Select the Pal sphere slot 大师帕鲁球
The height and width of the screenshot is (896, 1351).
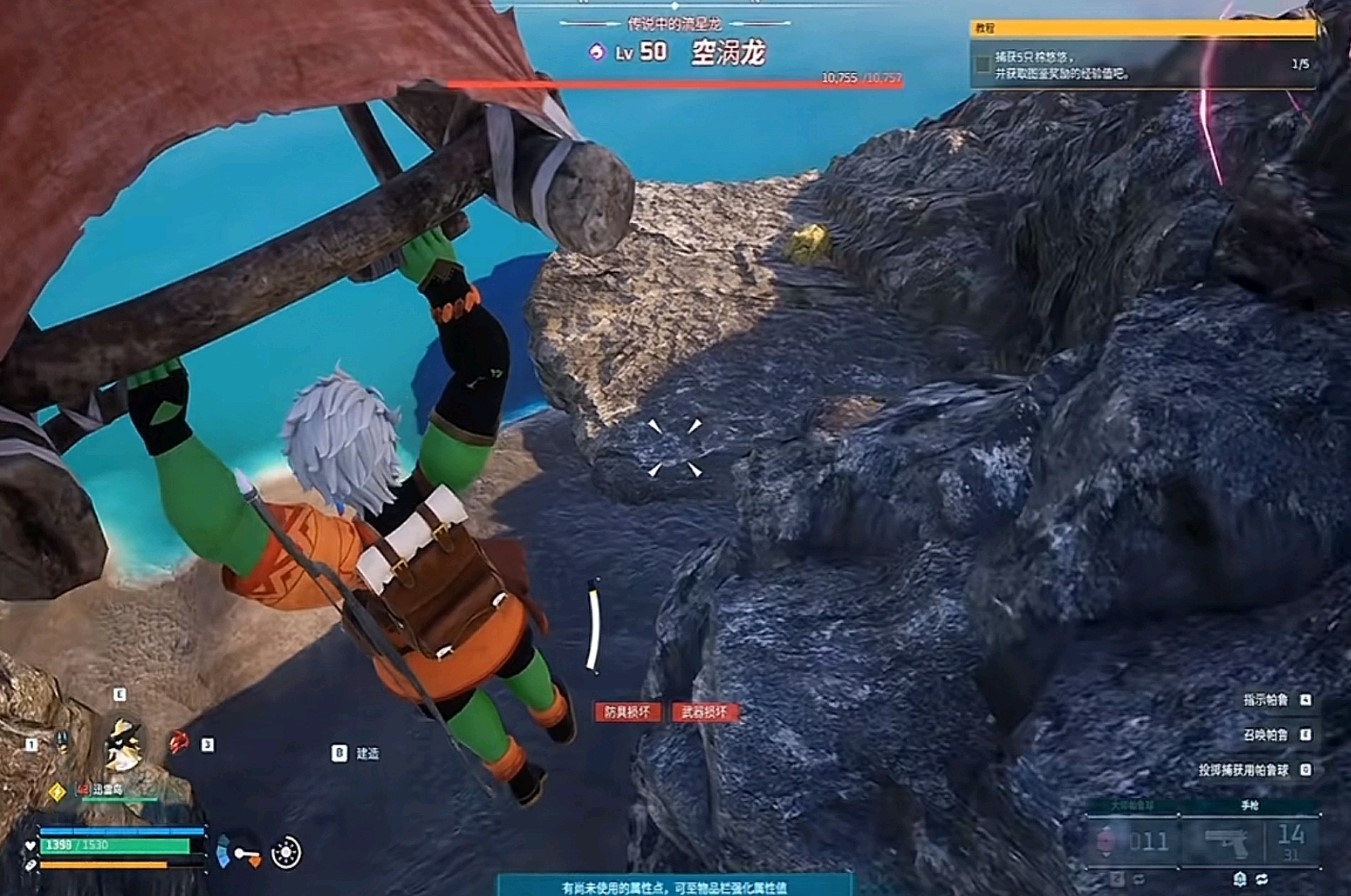(x=1133, y=839)
